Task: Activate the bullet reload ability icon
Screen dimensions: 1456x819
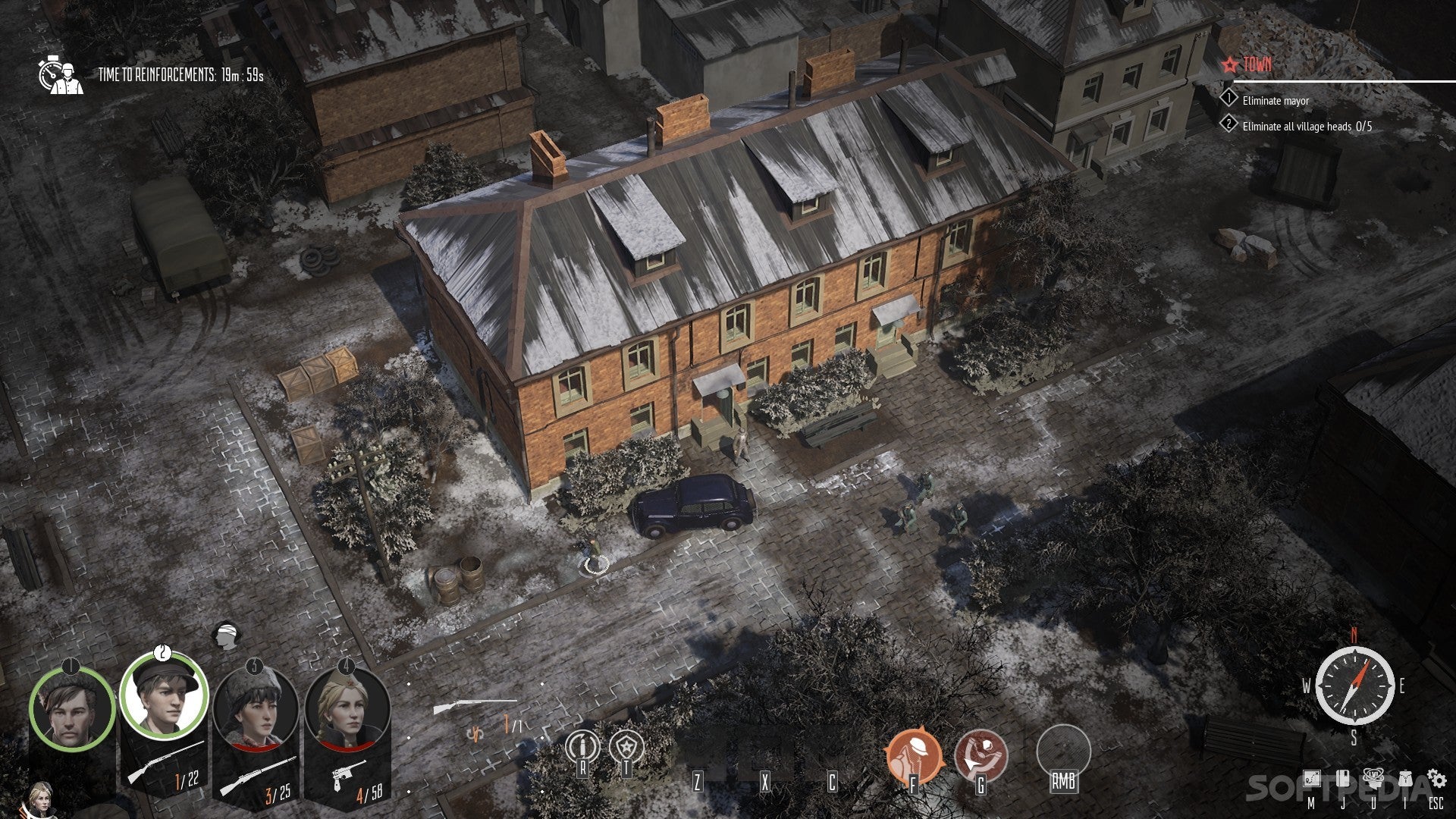Action: coord(582,747)
